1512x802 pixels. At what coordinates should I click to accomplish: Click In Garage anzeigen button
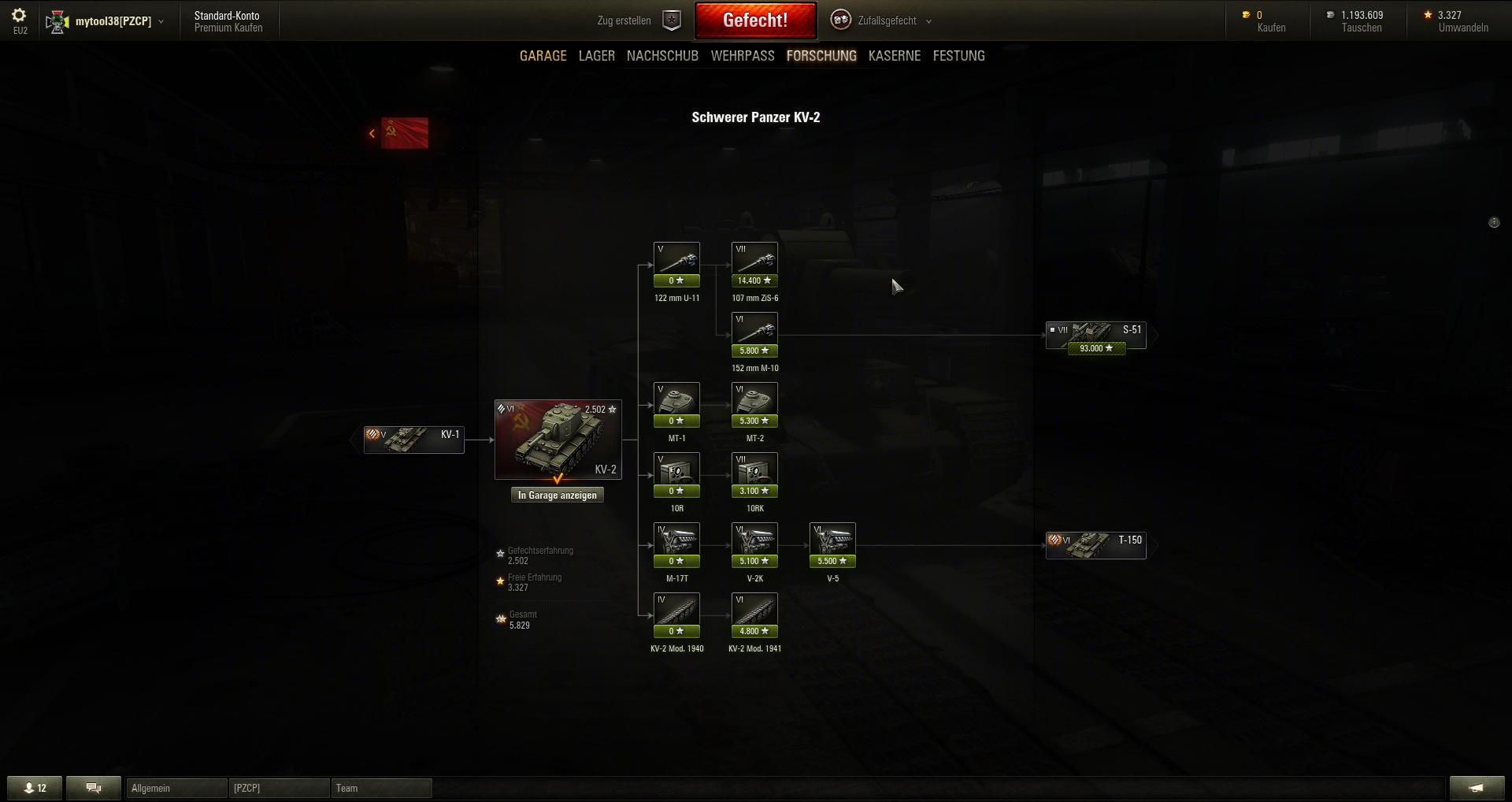pos(557,496)
